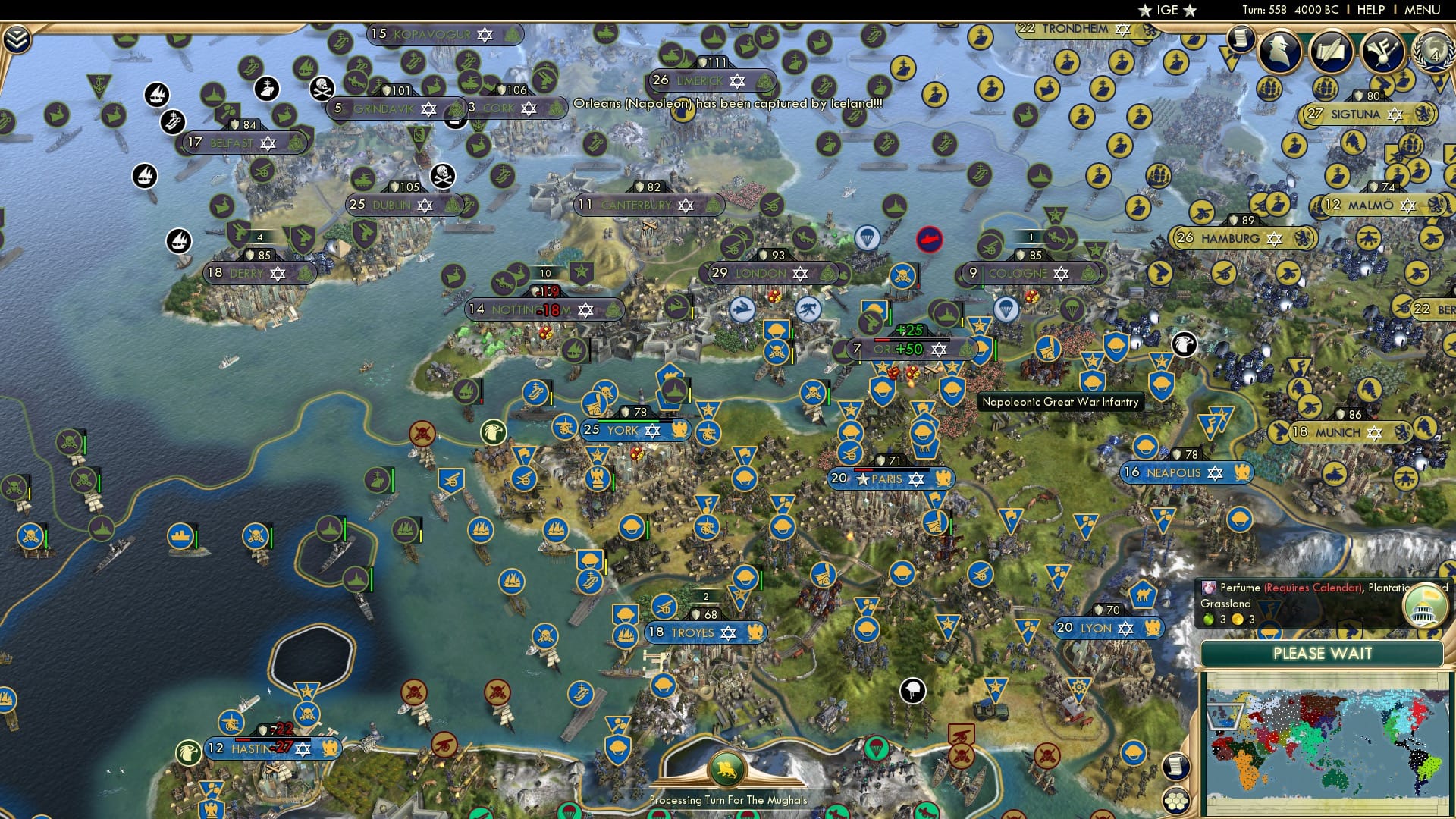Click the pirate skull flag unit near Cologne

(x=902, y=277)
